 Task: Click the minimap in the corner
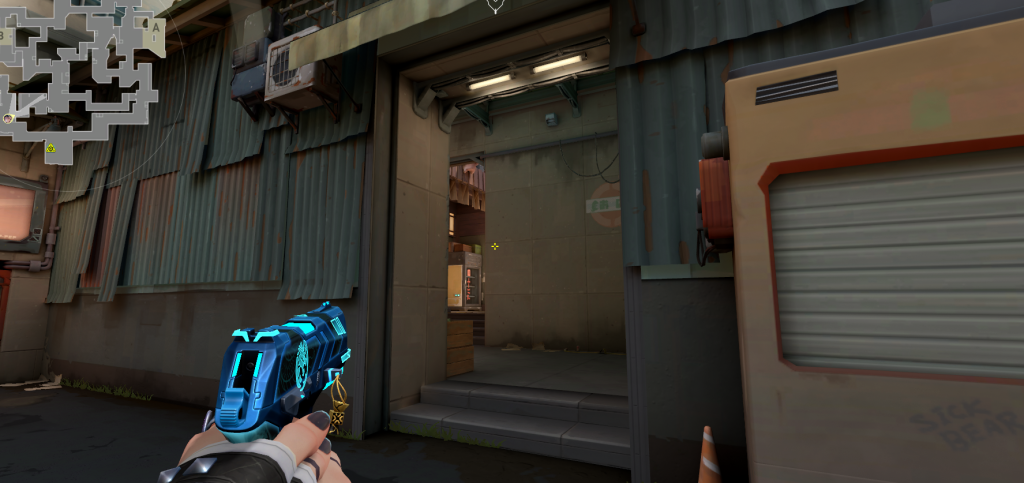click(x=78, y=75)
